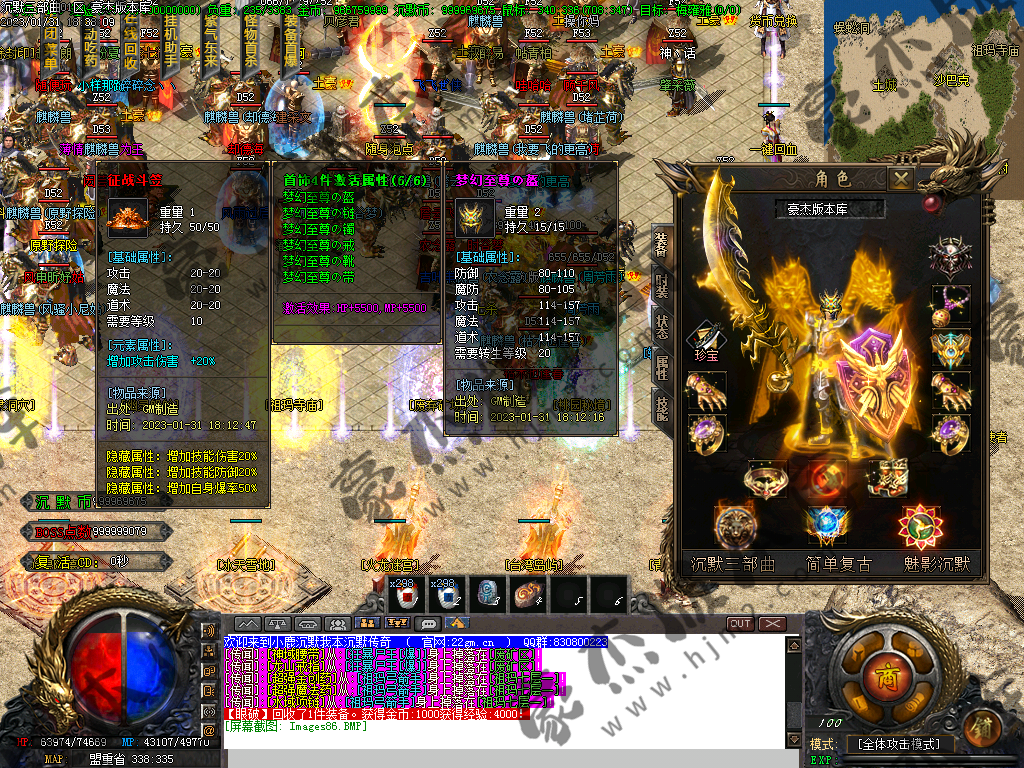The image size is (1024, 768).
Task: Click the 紫气东来 banner
Action: pos(212,50)
